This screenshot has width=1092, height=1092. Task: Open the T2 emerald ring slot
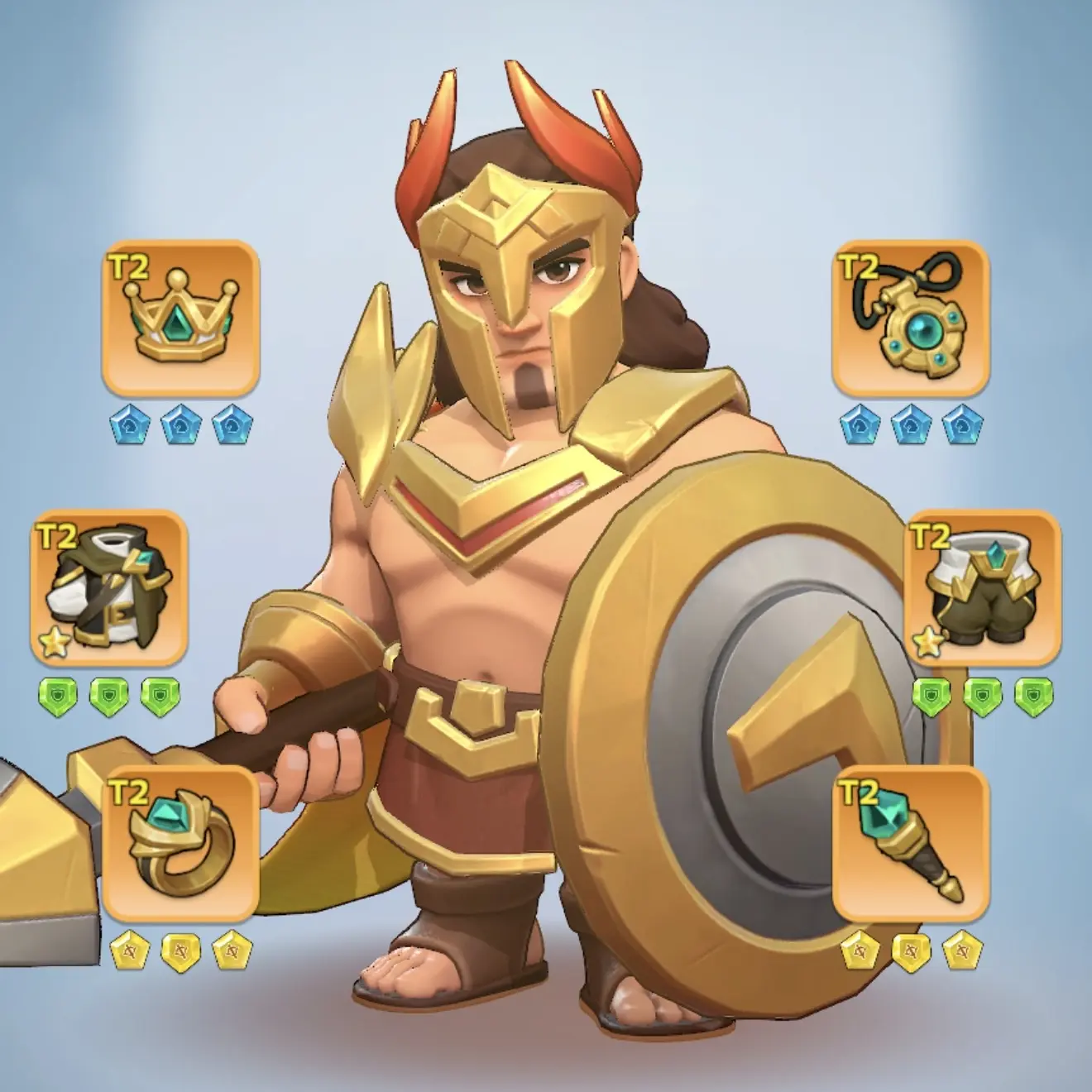coord(180,845)
